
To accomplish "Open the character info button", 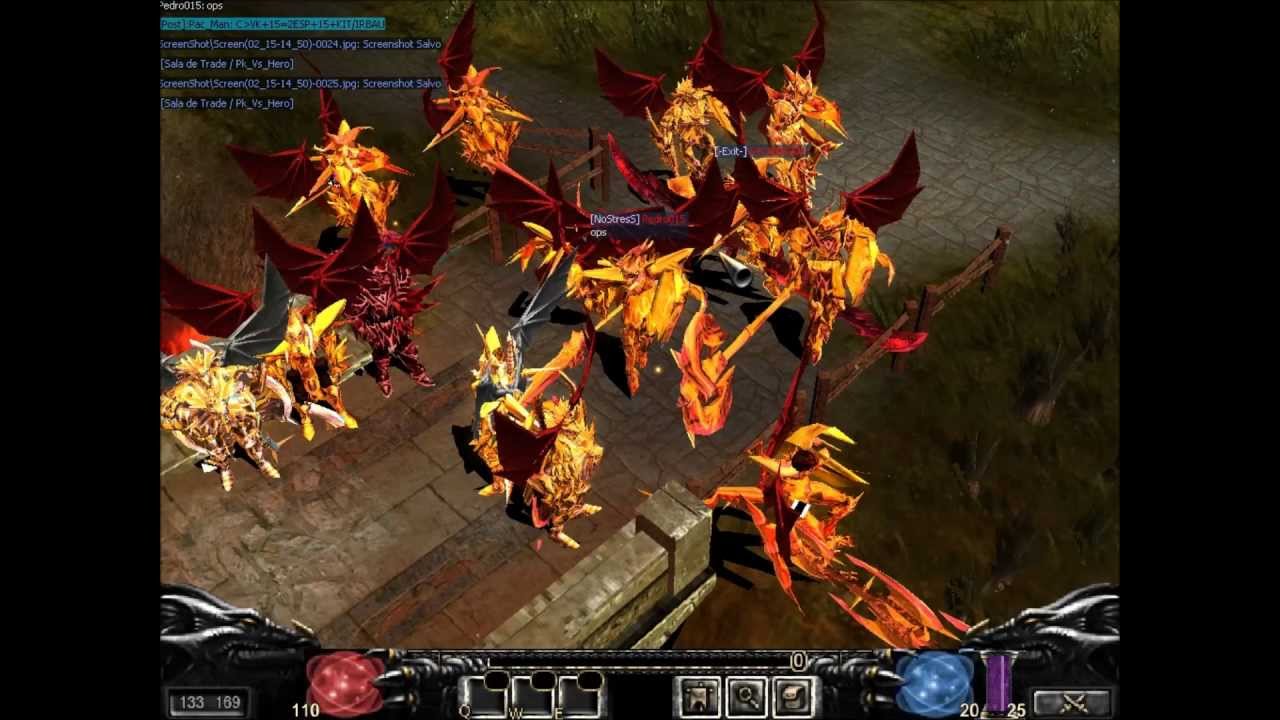I will 700,697.
